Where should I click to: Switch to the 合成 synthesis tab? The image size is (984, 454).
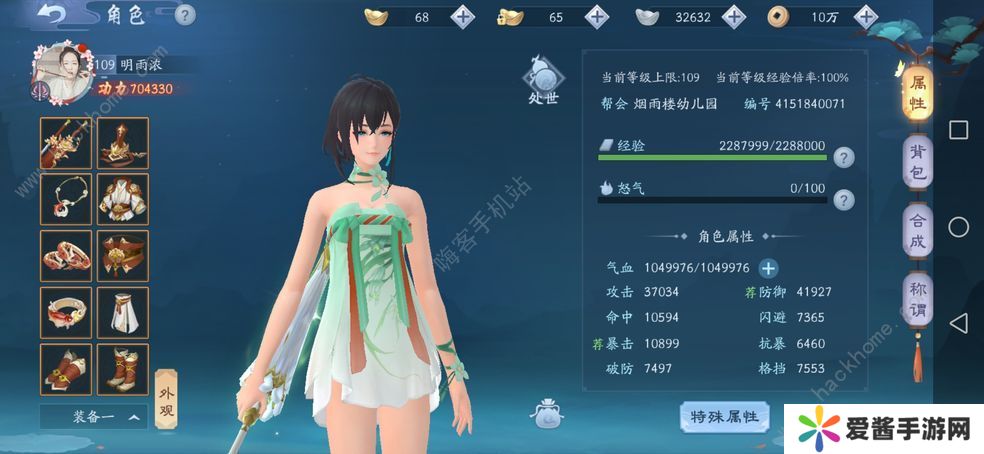click(x=916, y=229)
